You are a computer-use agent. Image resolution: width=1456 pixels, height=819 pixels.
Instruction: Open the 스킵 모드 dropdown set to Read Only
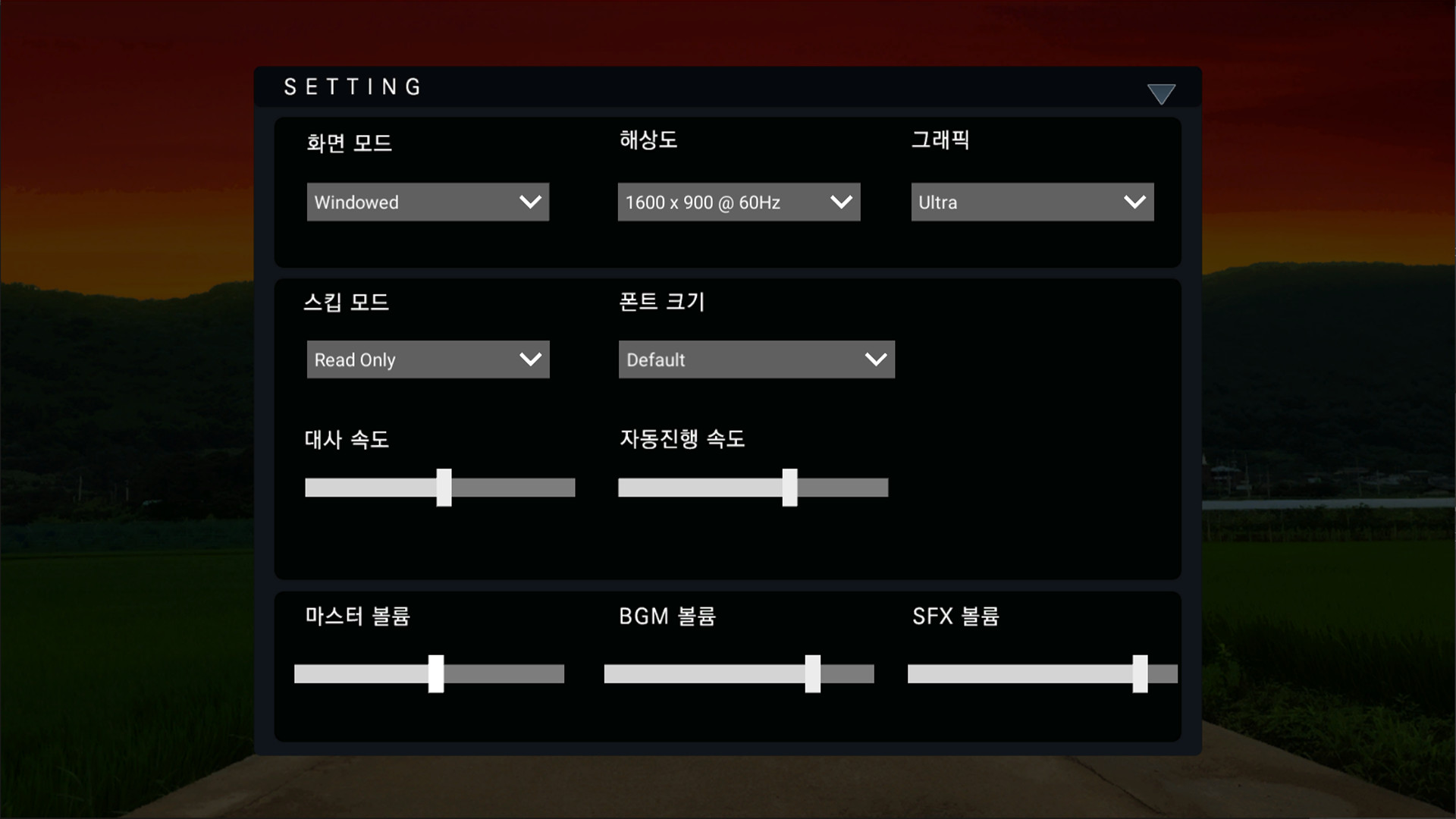coord(428,359)
